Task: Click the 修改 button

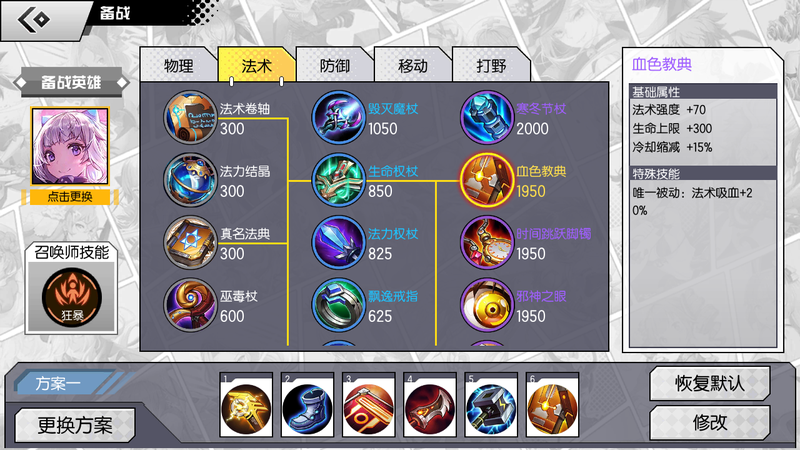Action: pyautogui.click(x=709, y=422)
